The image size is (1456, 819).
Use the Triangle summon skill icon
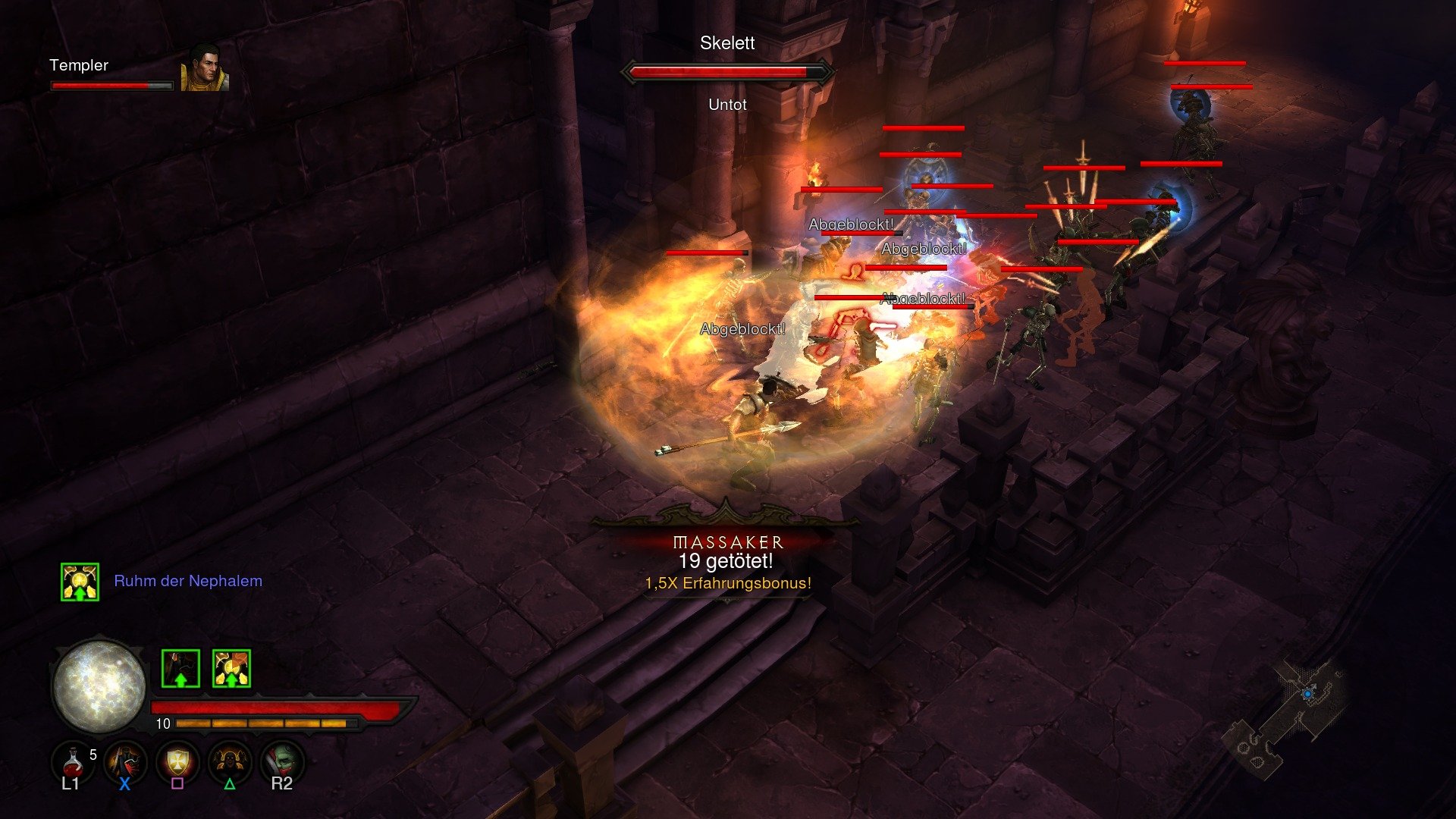(230, 762)
